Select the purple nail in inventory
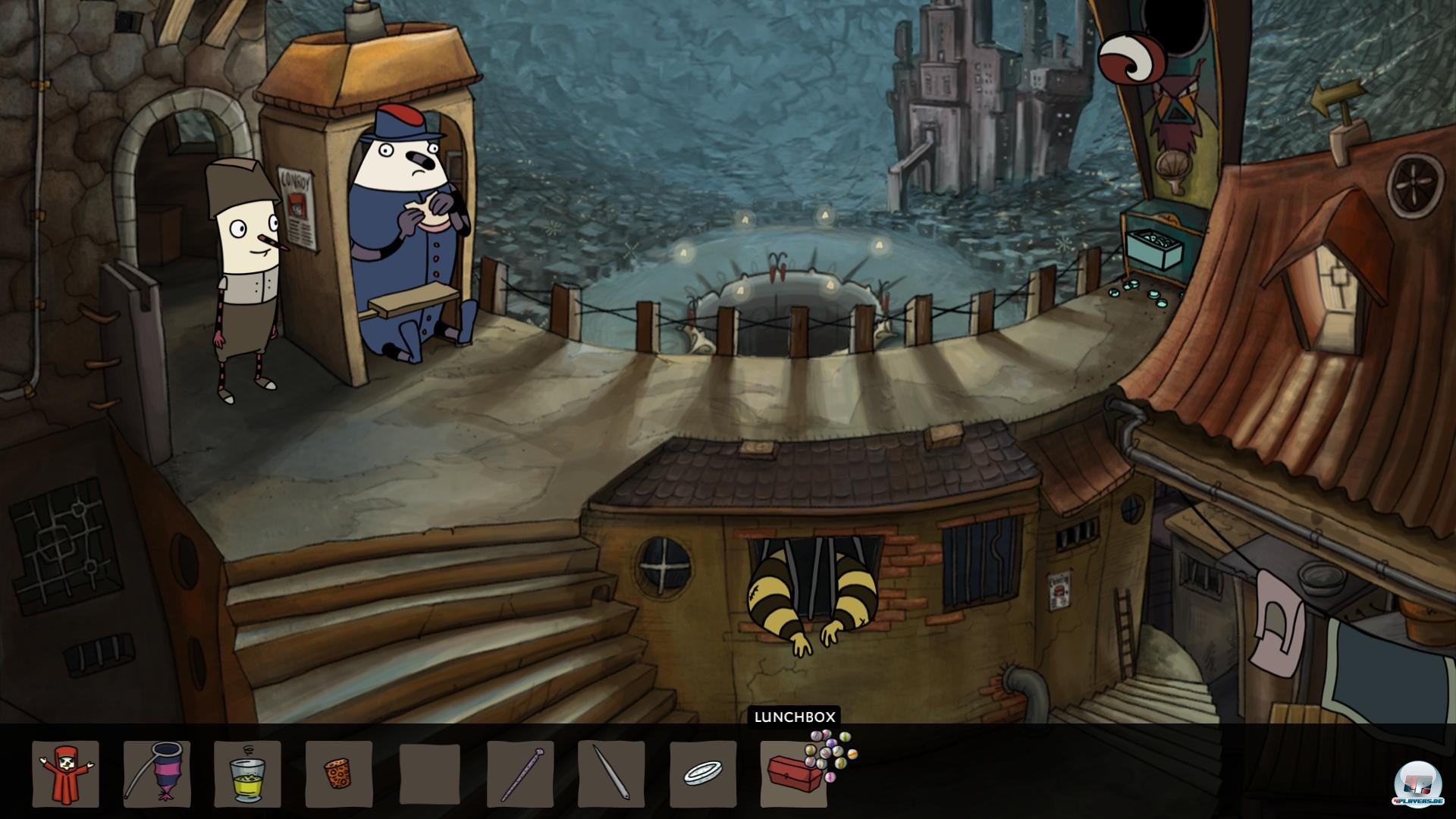This screenshot has width=1456, height=819. 520,773
